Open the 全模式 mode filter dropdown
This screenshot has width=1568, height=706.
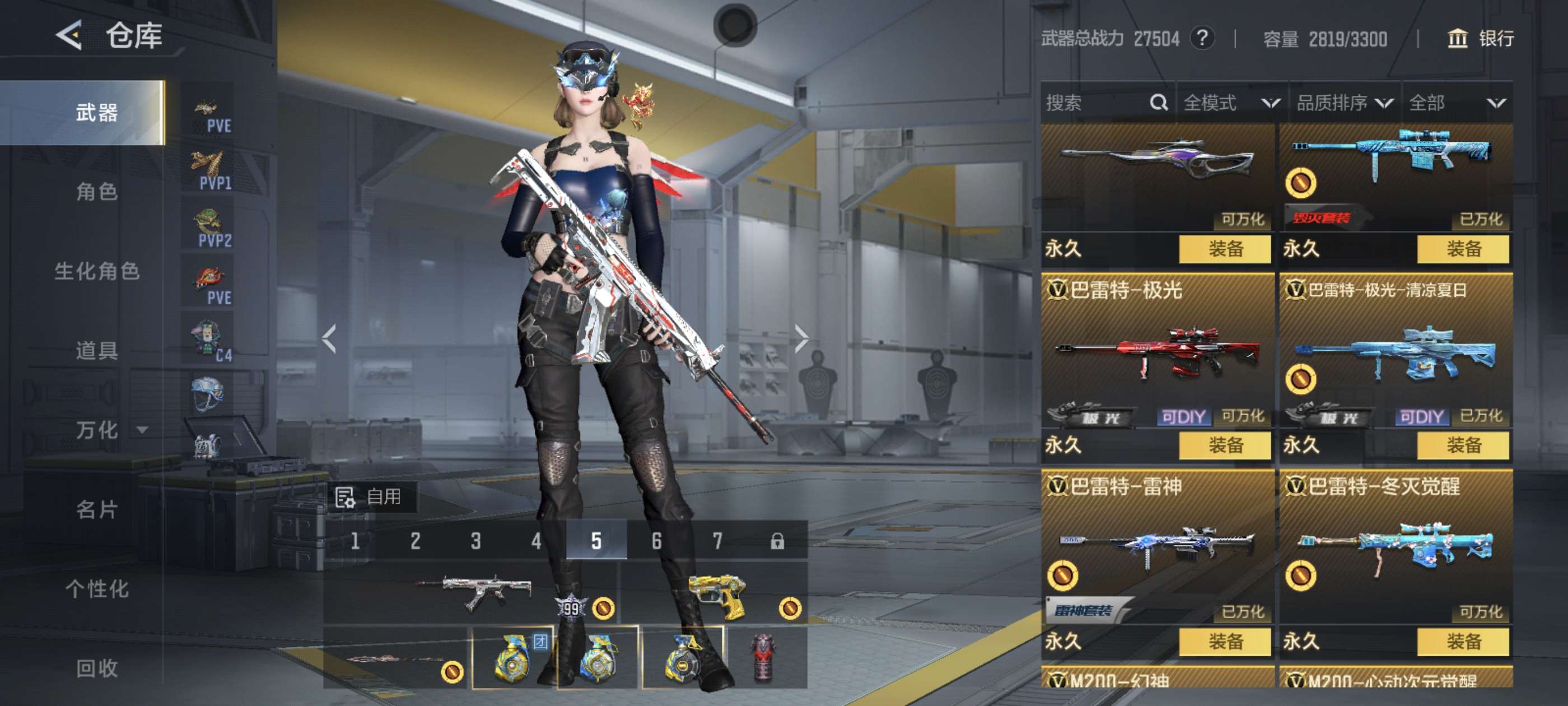(x=1231, y=103)
